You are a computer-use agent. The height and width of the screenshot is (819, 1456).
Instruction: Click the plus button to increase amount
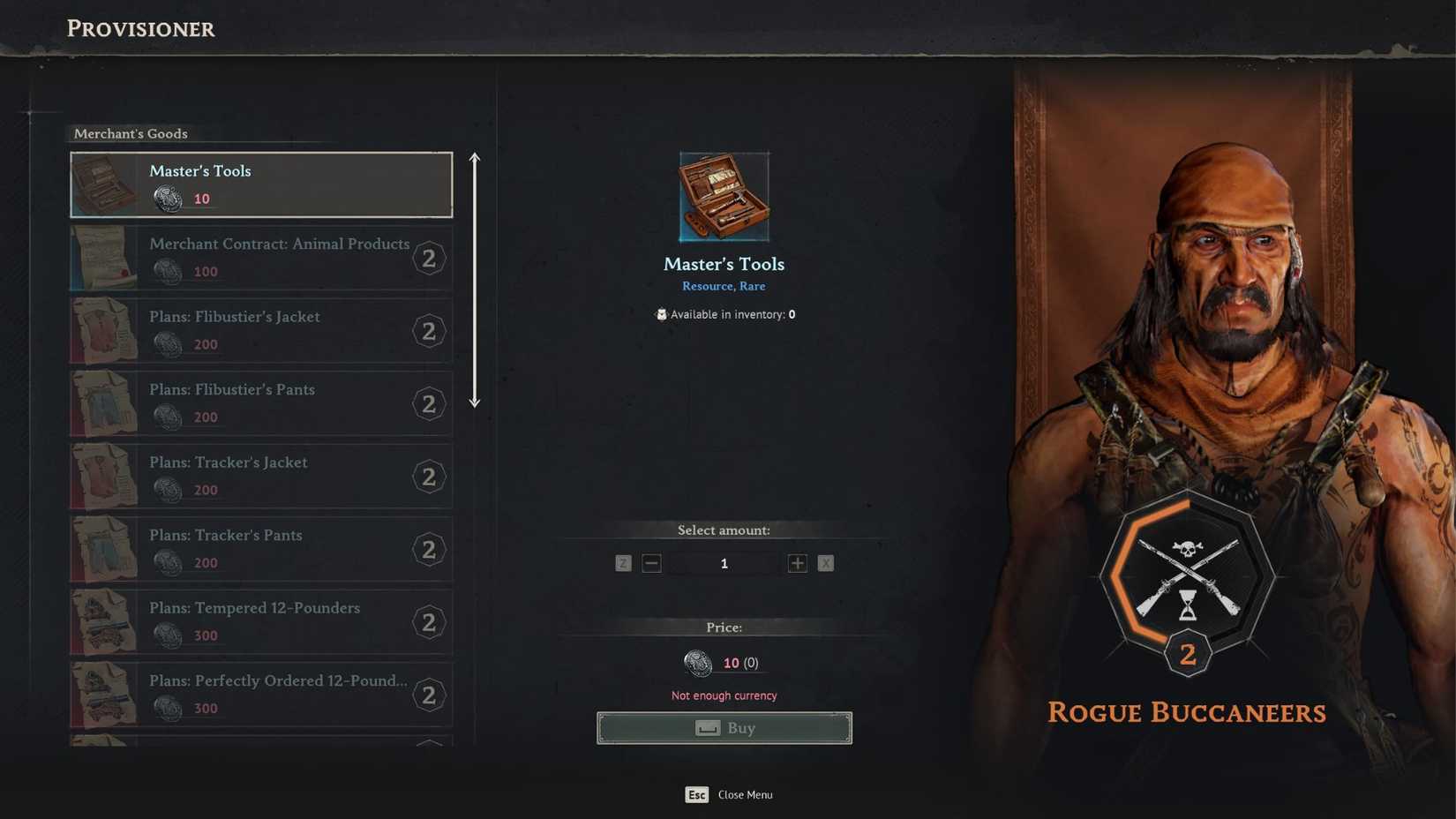pos(797,563)
